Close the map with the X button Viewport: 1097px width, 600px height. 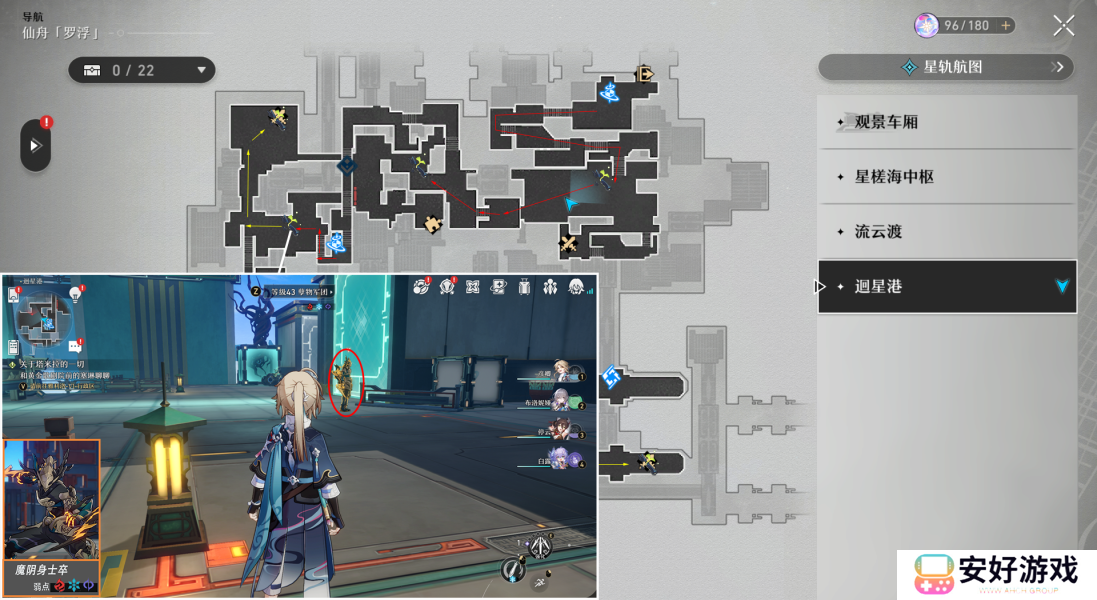[1063, 26]
